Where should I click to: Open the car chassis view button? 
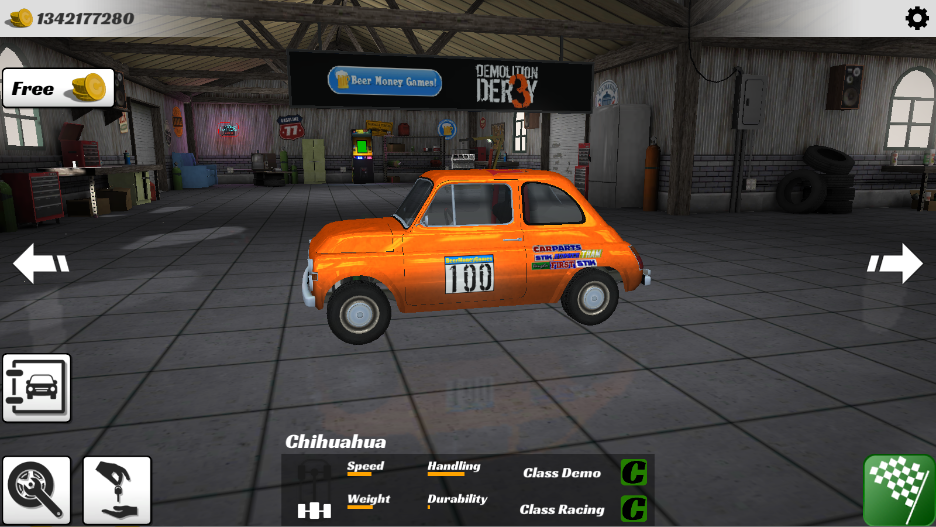point(37,387)
